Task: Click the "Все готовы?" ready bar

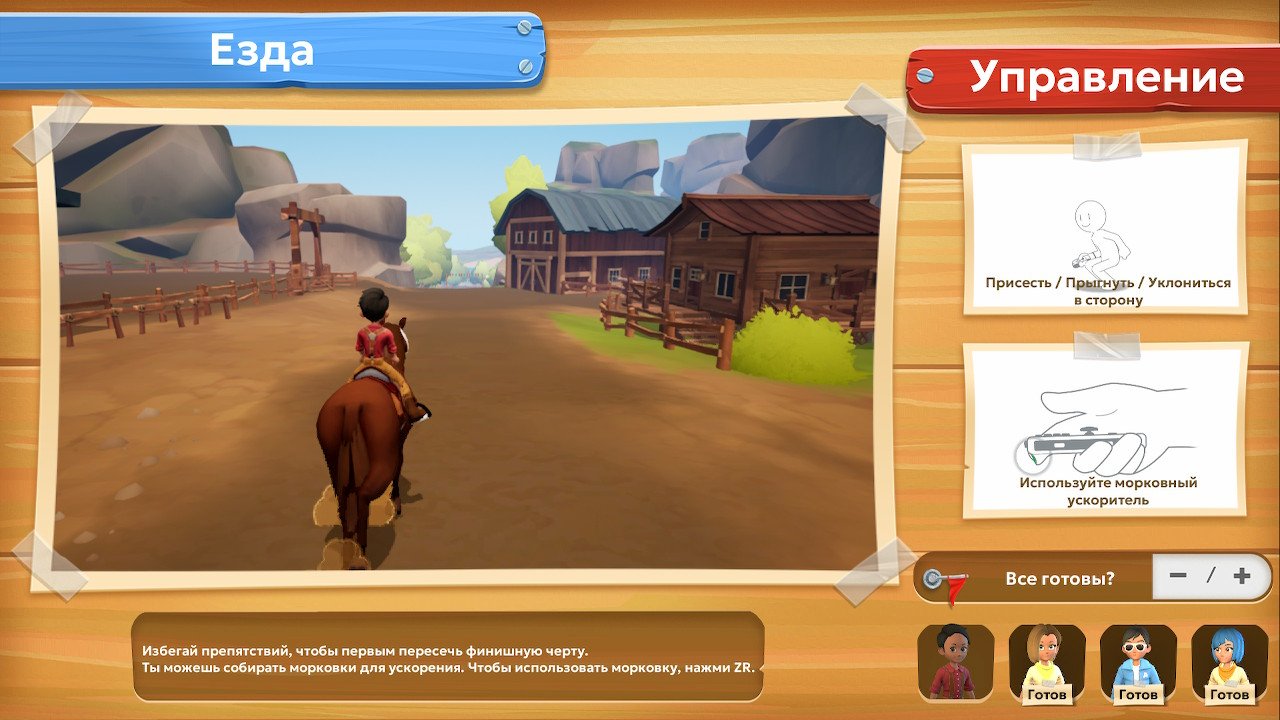Action: 1059,578
